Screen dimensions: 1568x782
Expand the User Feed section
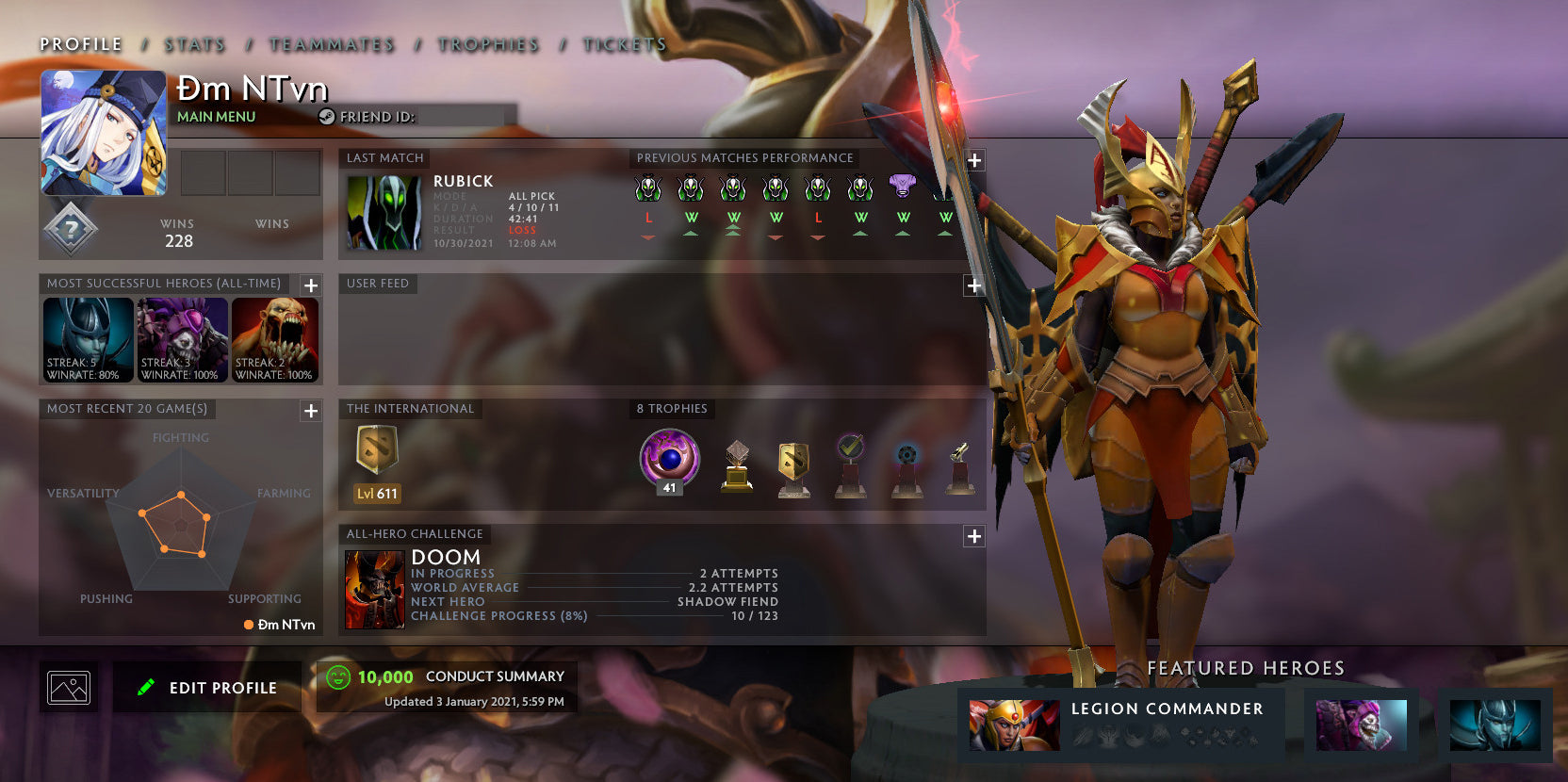point(973,285)
